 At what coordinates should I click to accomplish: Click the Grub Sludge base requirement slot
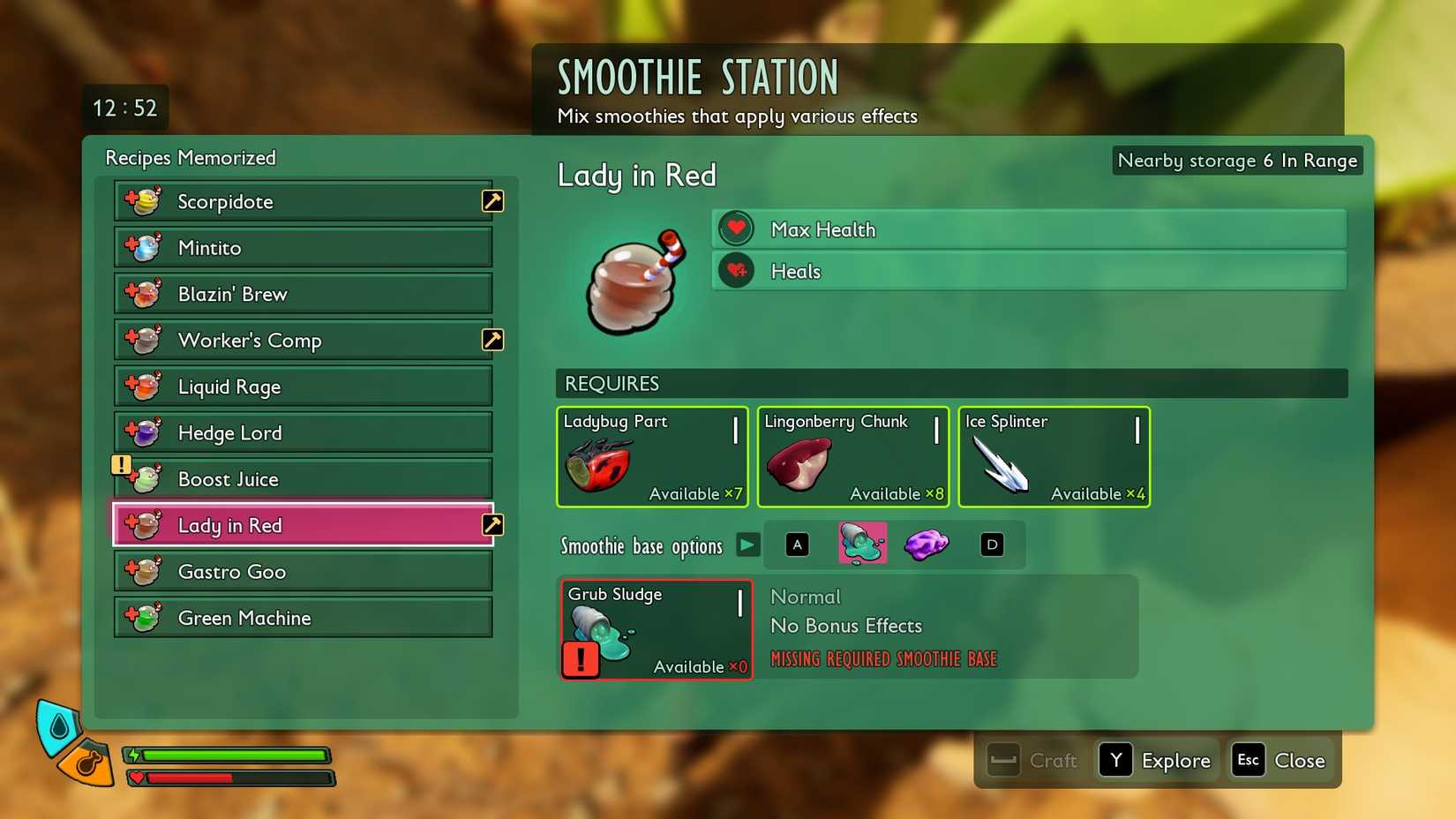point(656,629)
